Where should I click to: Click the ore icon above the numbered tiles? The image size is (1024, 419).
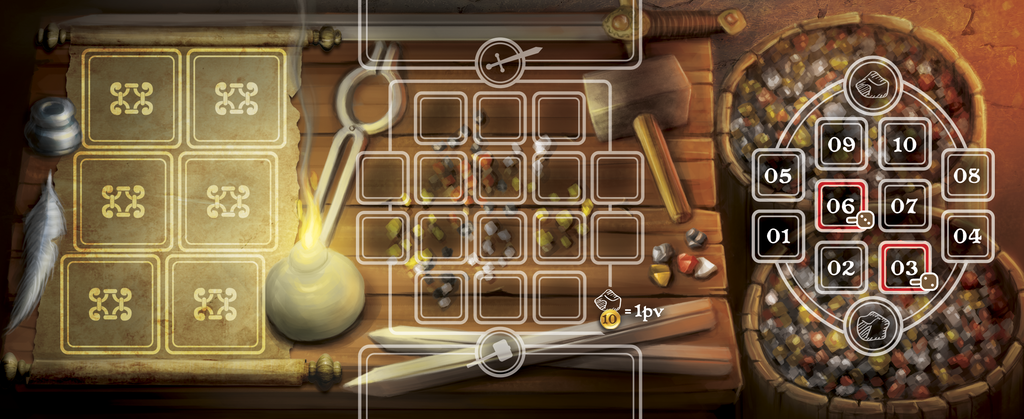coord(871,85)
